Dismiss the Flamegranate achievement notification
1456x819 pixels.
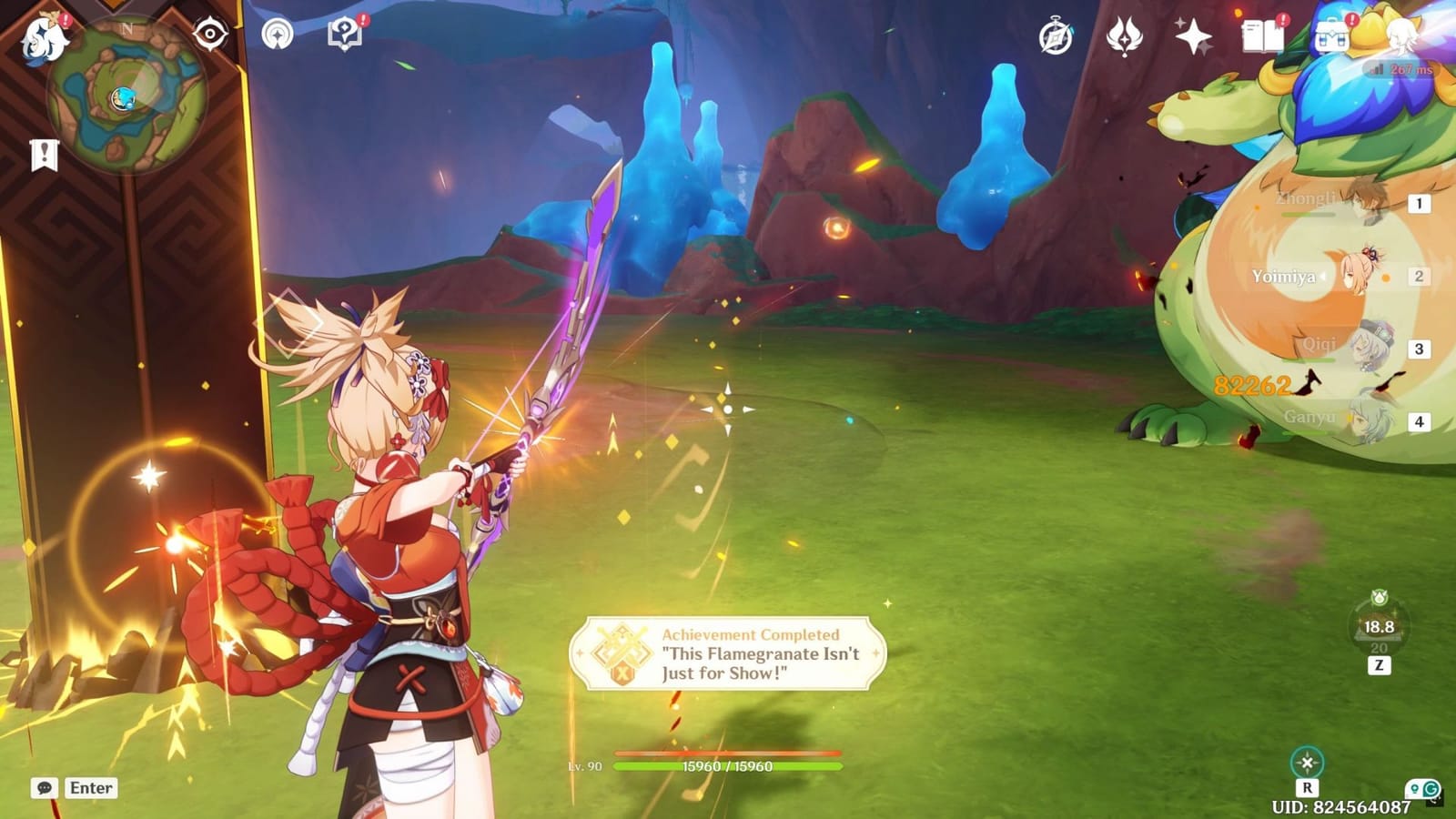point(723,655)
